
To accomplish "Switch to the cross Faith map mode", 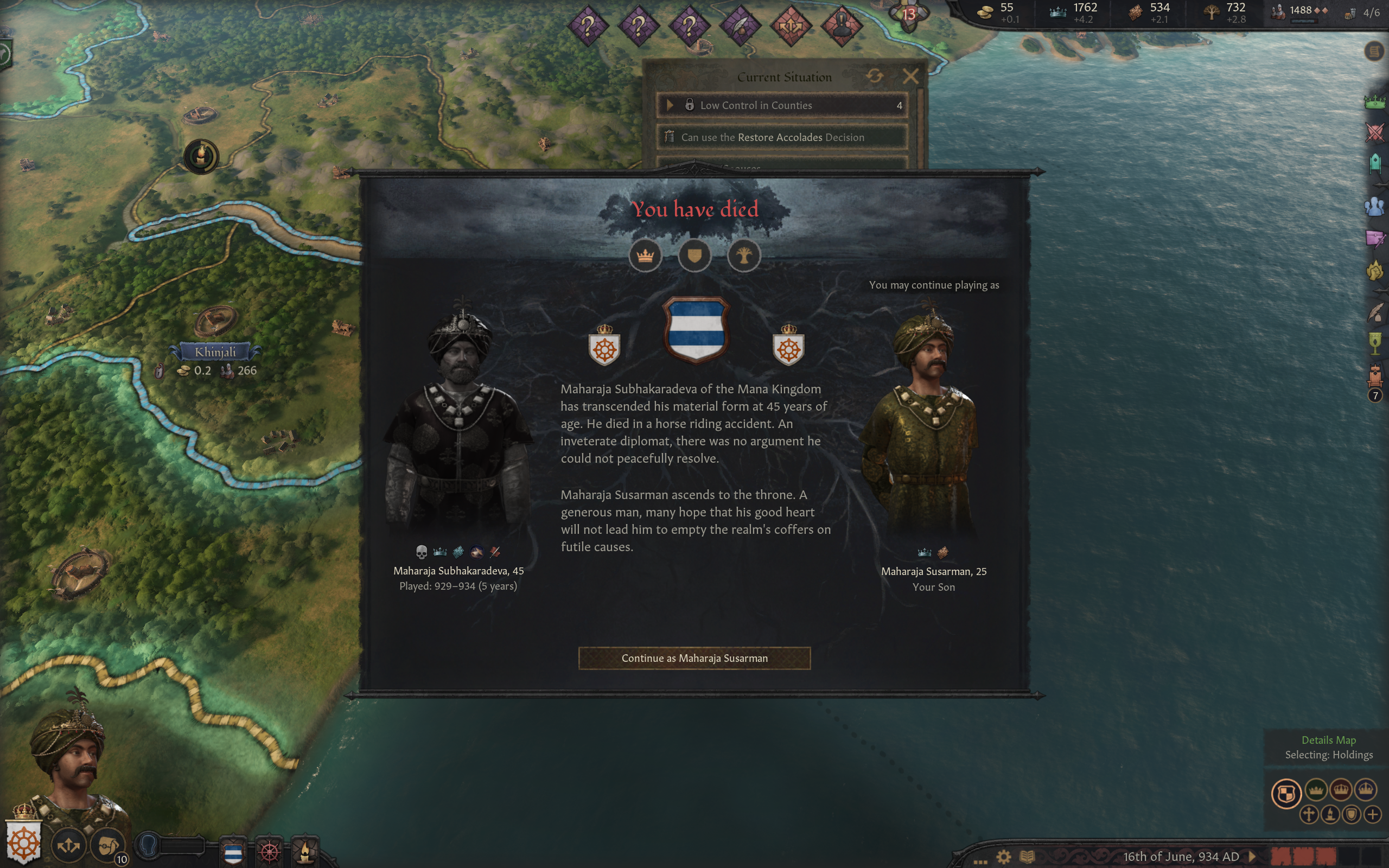I will click(x=1309, y=815).
